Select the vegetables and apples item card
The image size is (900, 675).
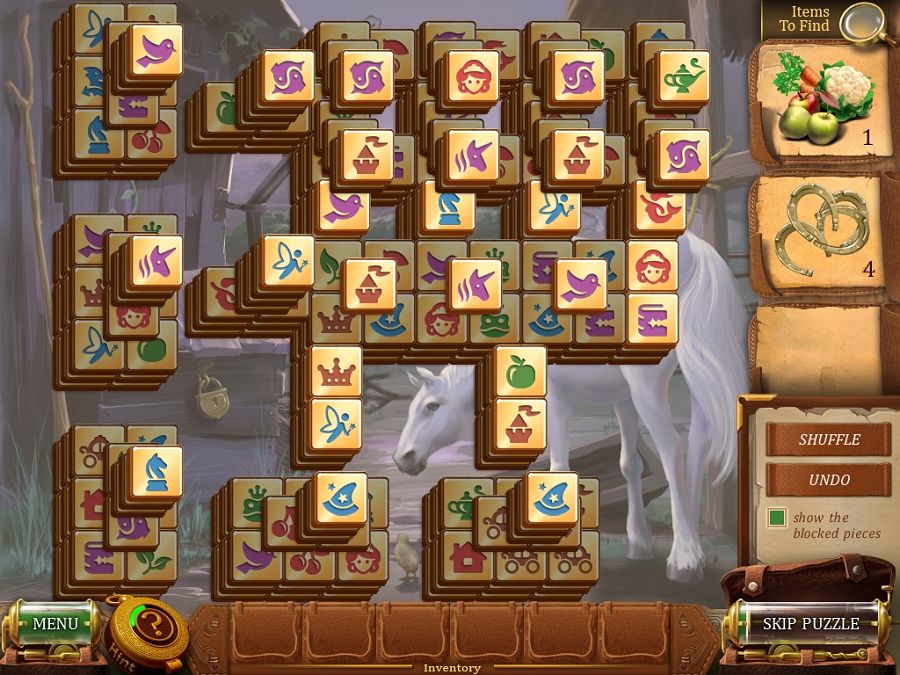[x=823, y=98]
